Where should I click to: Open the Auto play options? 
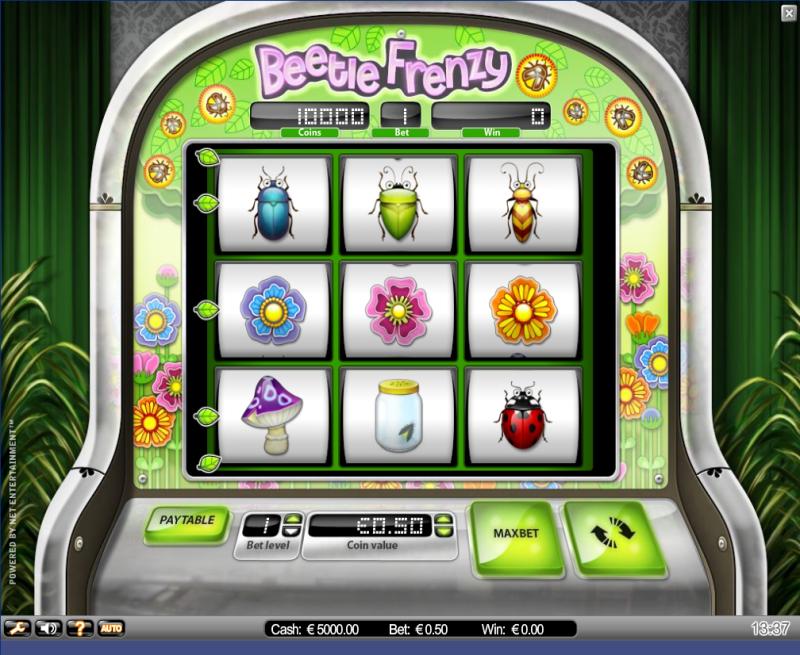110,628
